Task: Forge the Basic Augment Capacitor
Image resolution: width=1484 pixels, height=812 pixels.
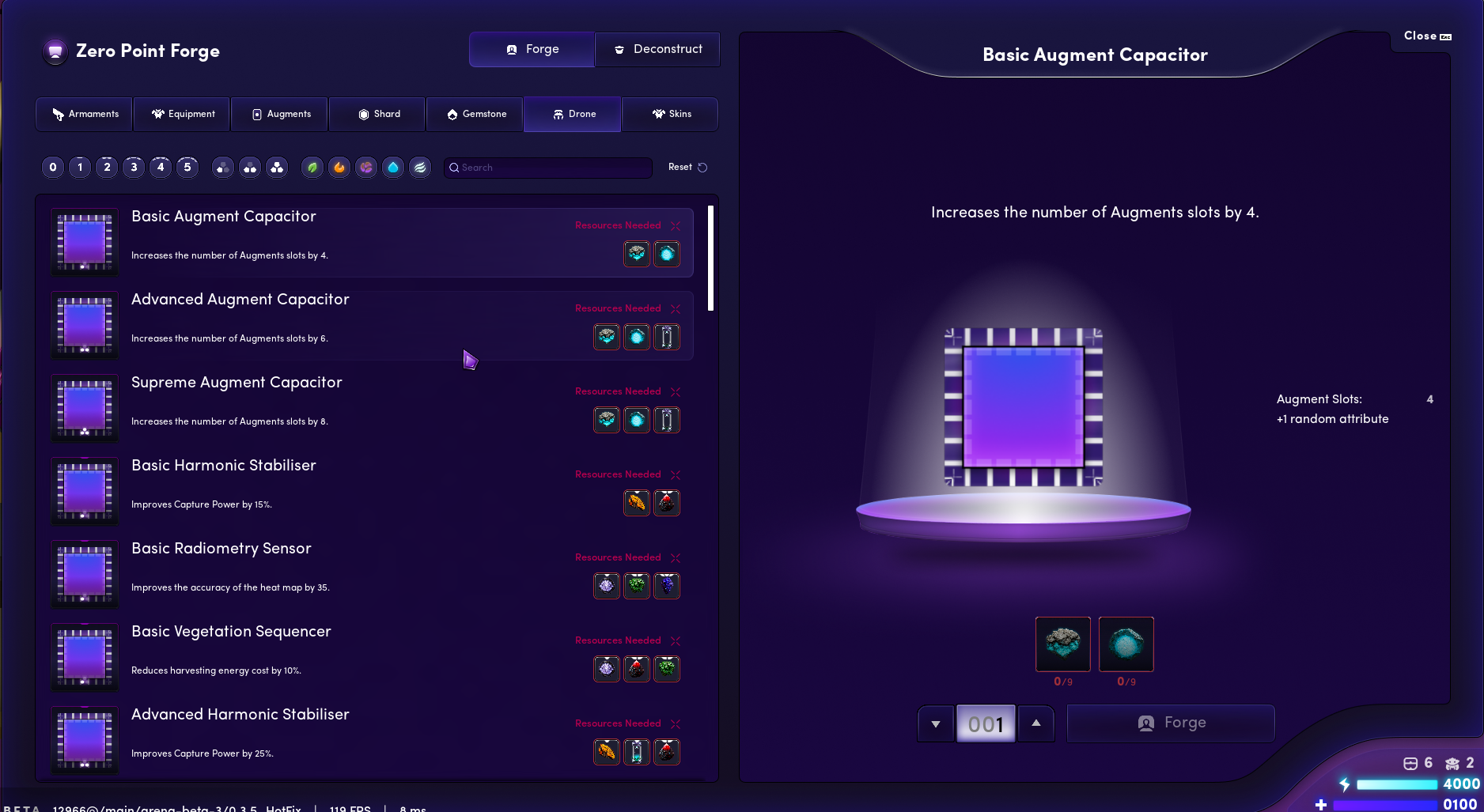Action: 1171,723
